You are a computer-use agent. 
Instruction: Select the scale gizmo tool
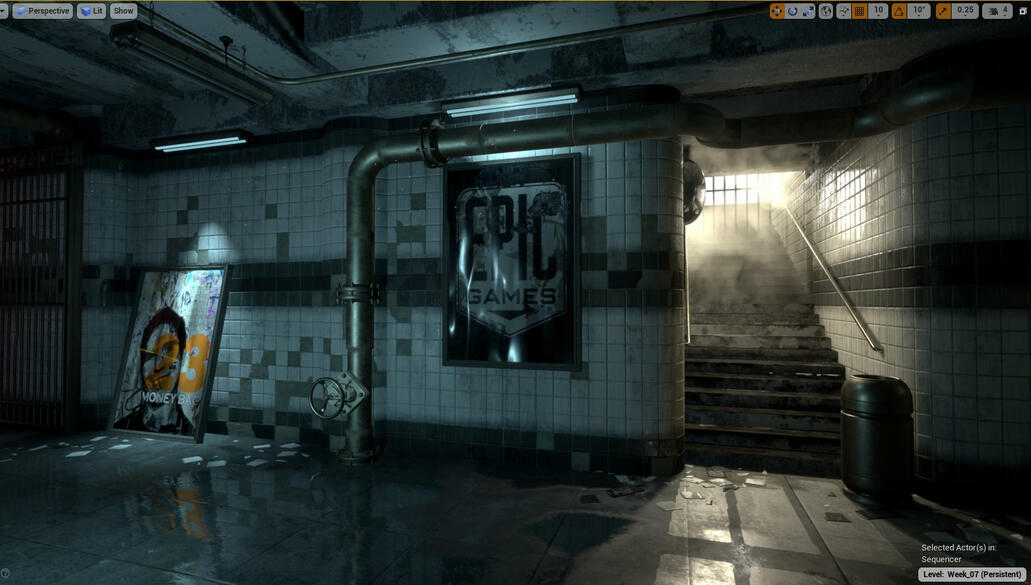807,11
